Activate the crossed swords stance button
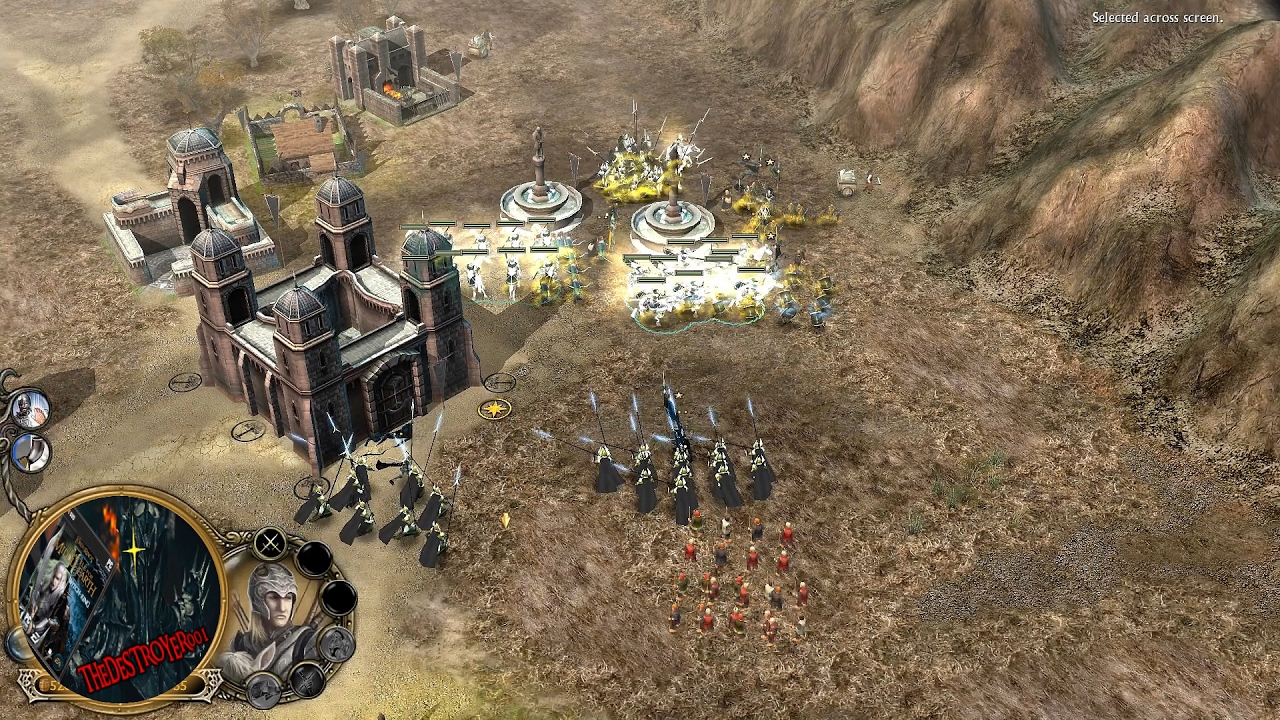Viewport: 1280px width, 720px height. (270, 544)
